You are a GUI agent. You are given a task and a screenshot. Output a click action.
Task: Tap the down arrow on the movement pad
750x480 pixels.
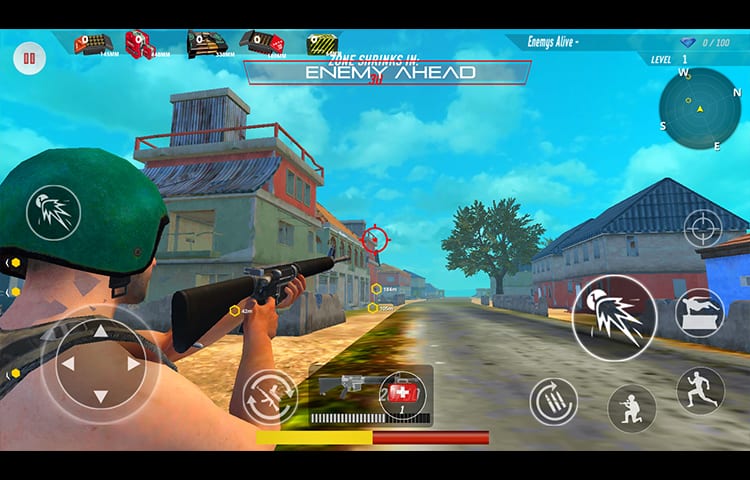(x=100, y=397)
